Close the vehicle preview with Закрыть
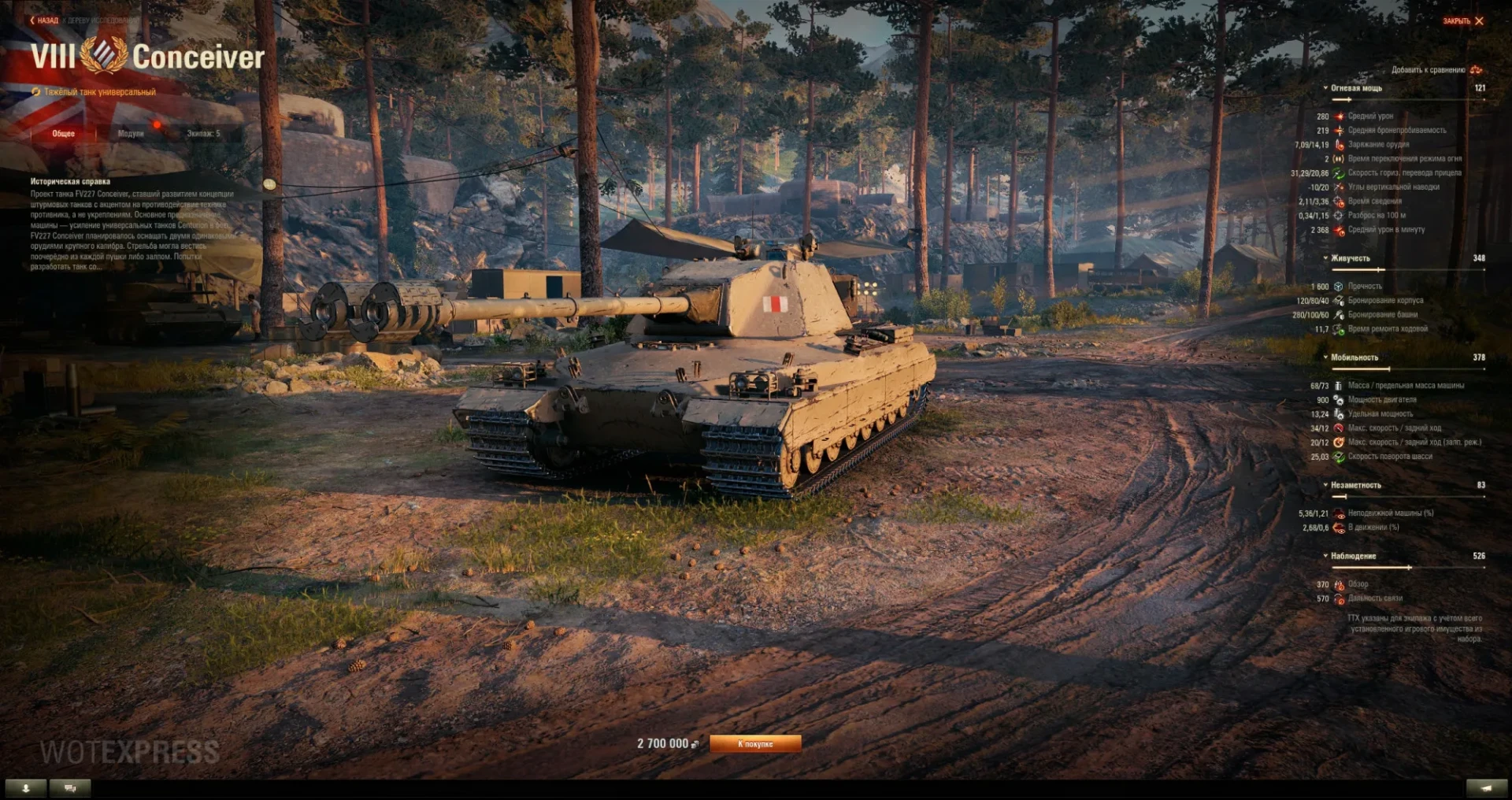 tap(1463, 21)
